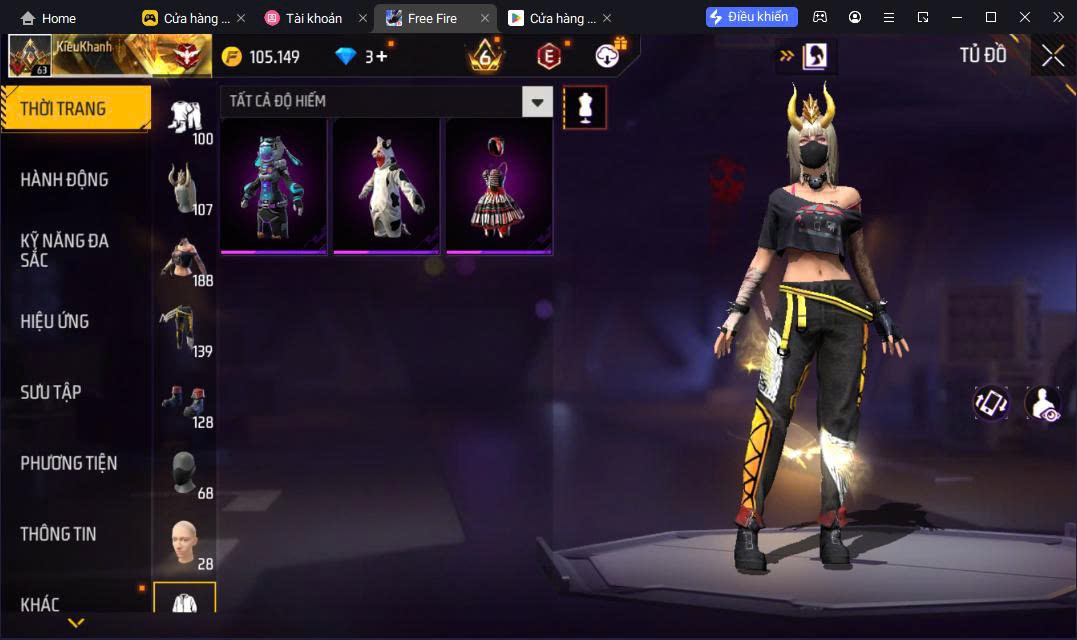
Task: Toggle the character eye visibility icon
Action: [x=1044, y=403]
